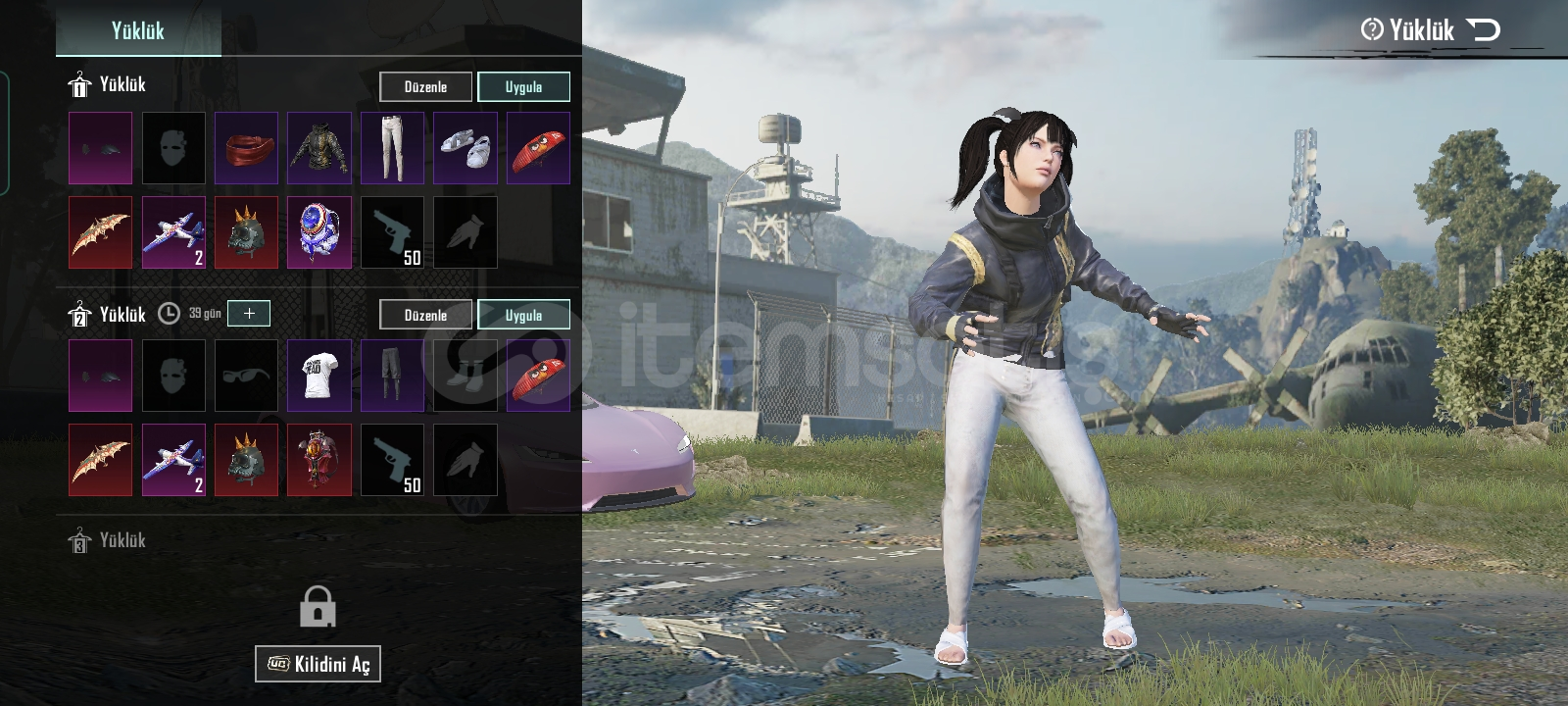The image size is (1568, 706).
Task: Select the white sandals slot
Action: click(465, 148)
